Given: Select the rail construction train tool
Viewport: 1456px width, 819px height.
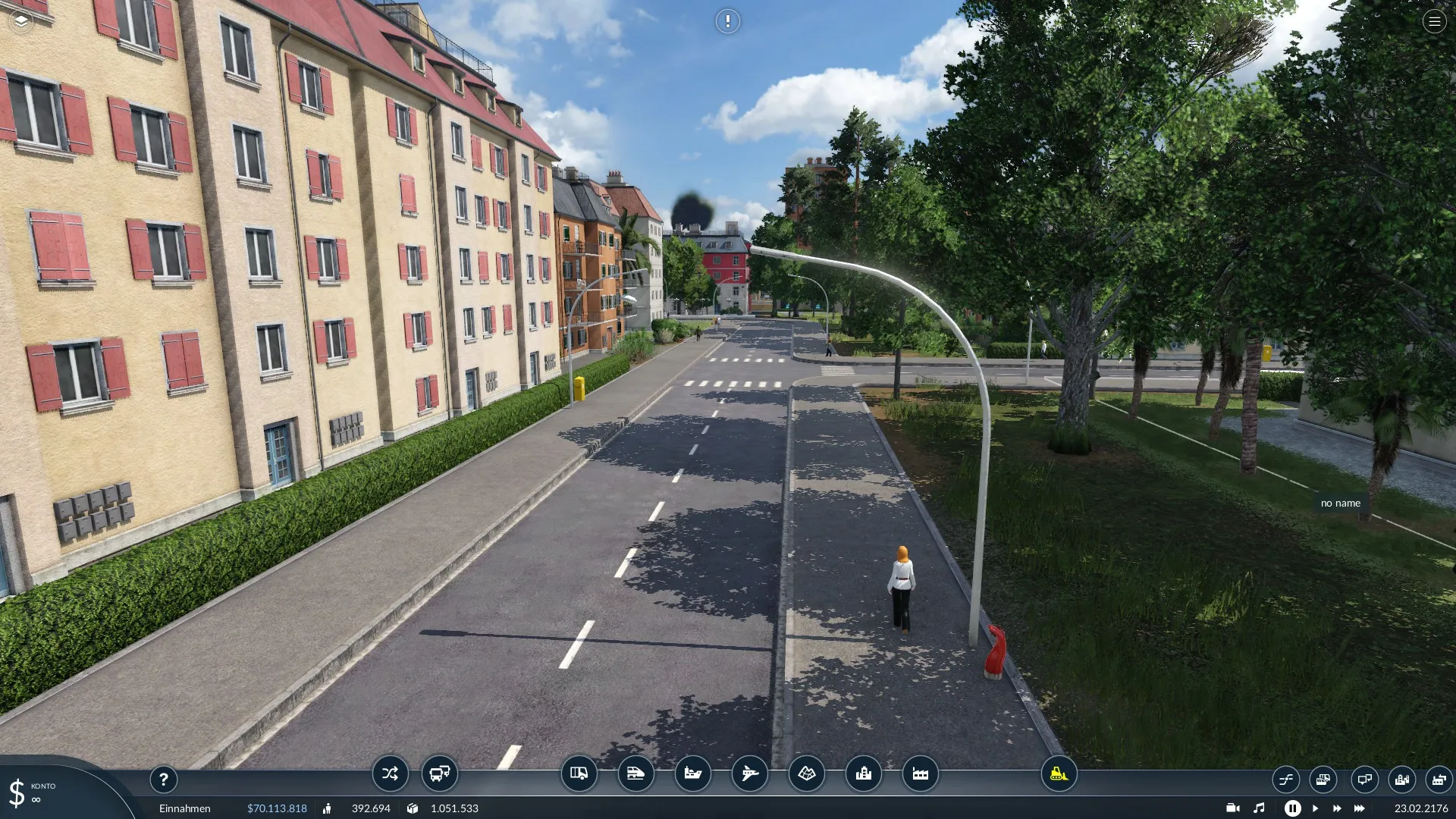Looking at the screenshot, I should tap(635, 773).
